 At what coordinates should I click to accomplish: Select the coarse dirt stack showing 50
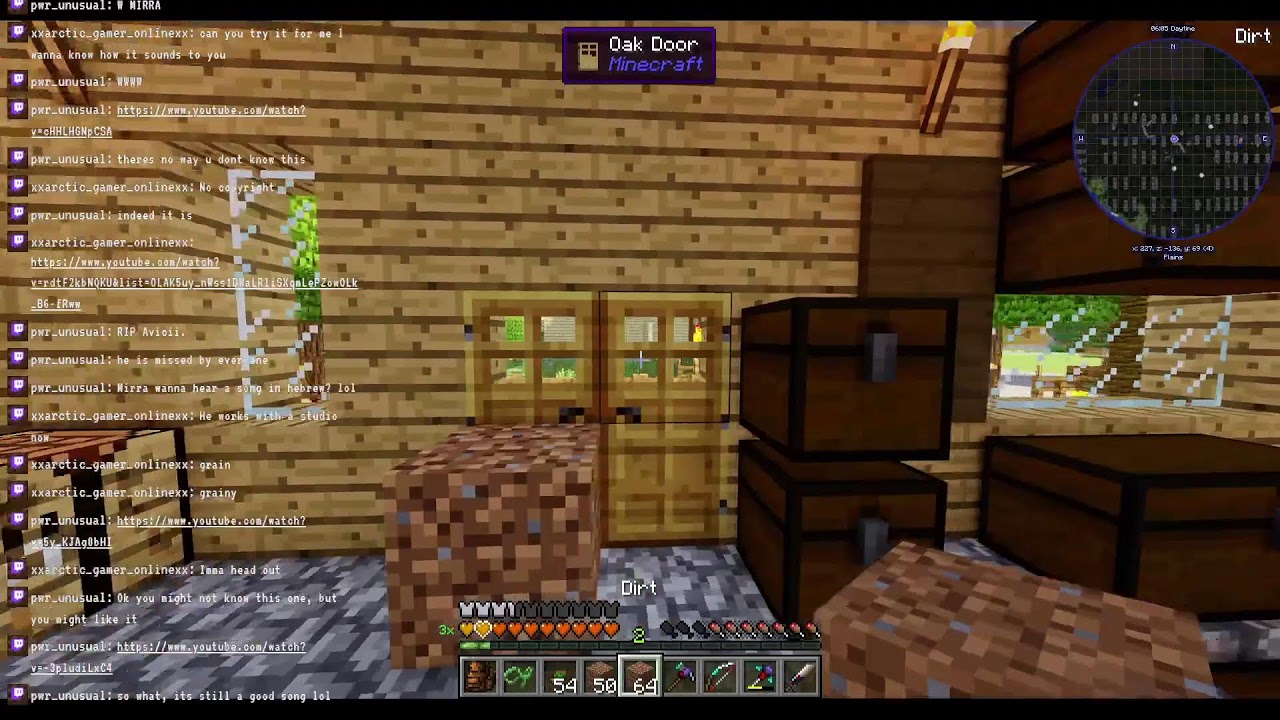click(600, 678)
